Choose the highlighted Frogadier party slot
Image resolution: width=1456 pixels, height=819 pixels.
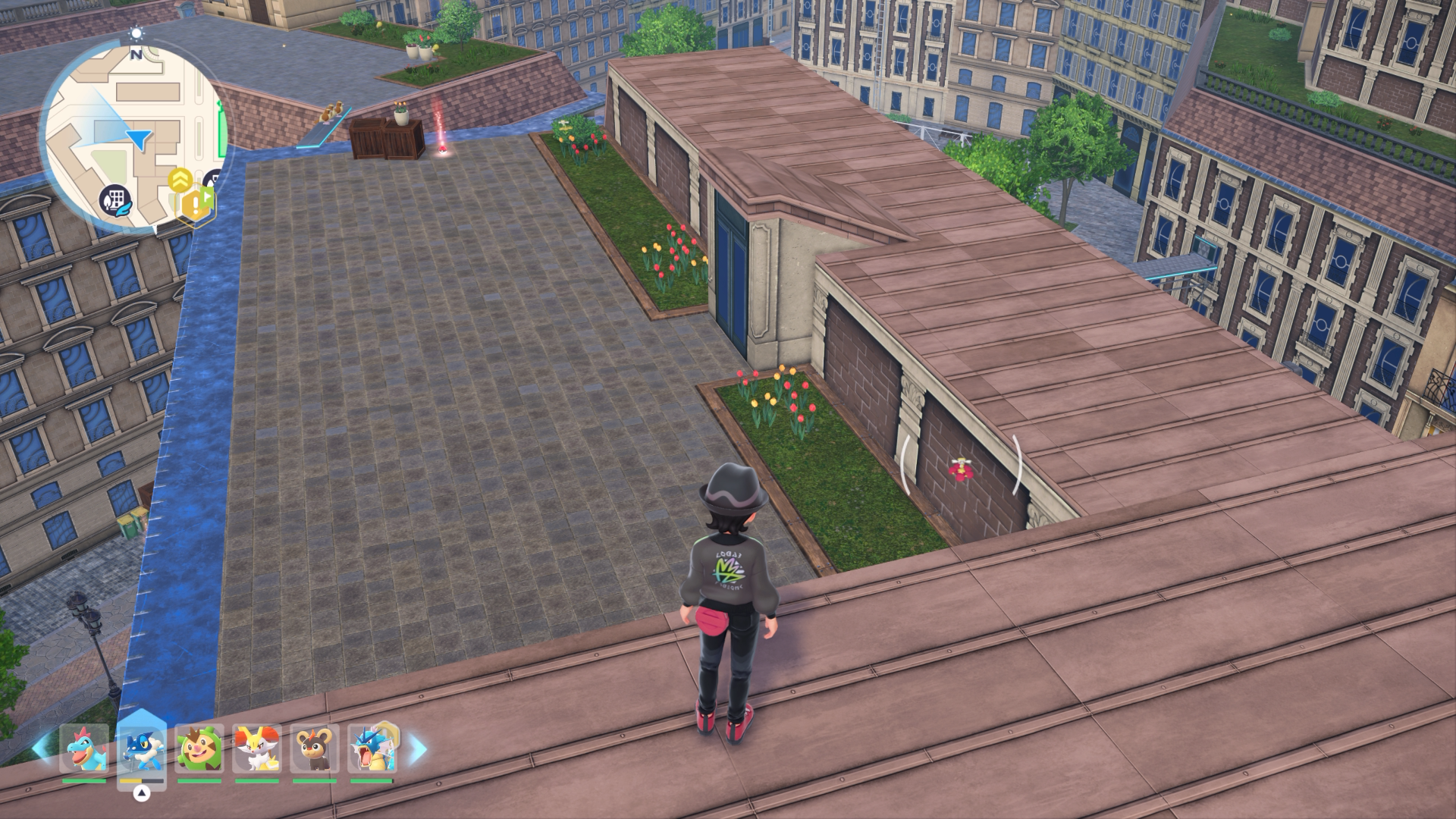(x=142, y=748)
